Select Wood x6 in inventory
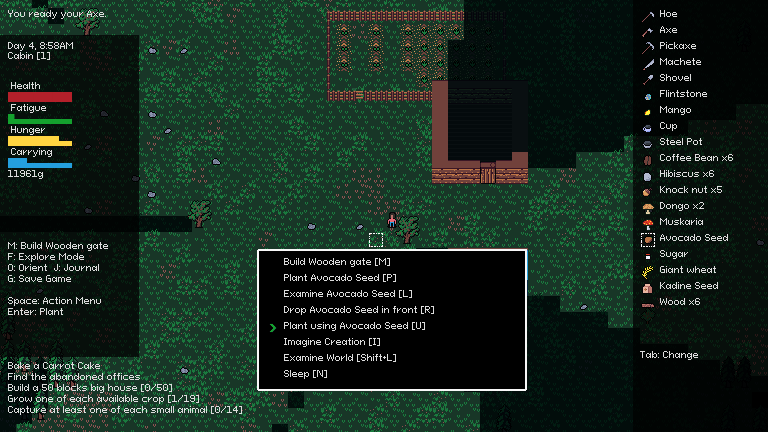The image size is (768, 432). coord(679,302)
